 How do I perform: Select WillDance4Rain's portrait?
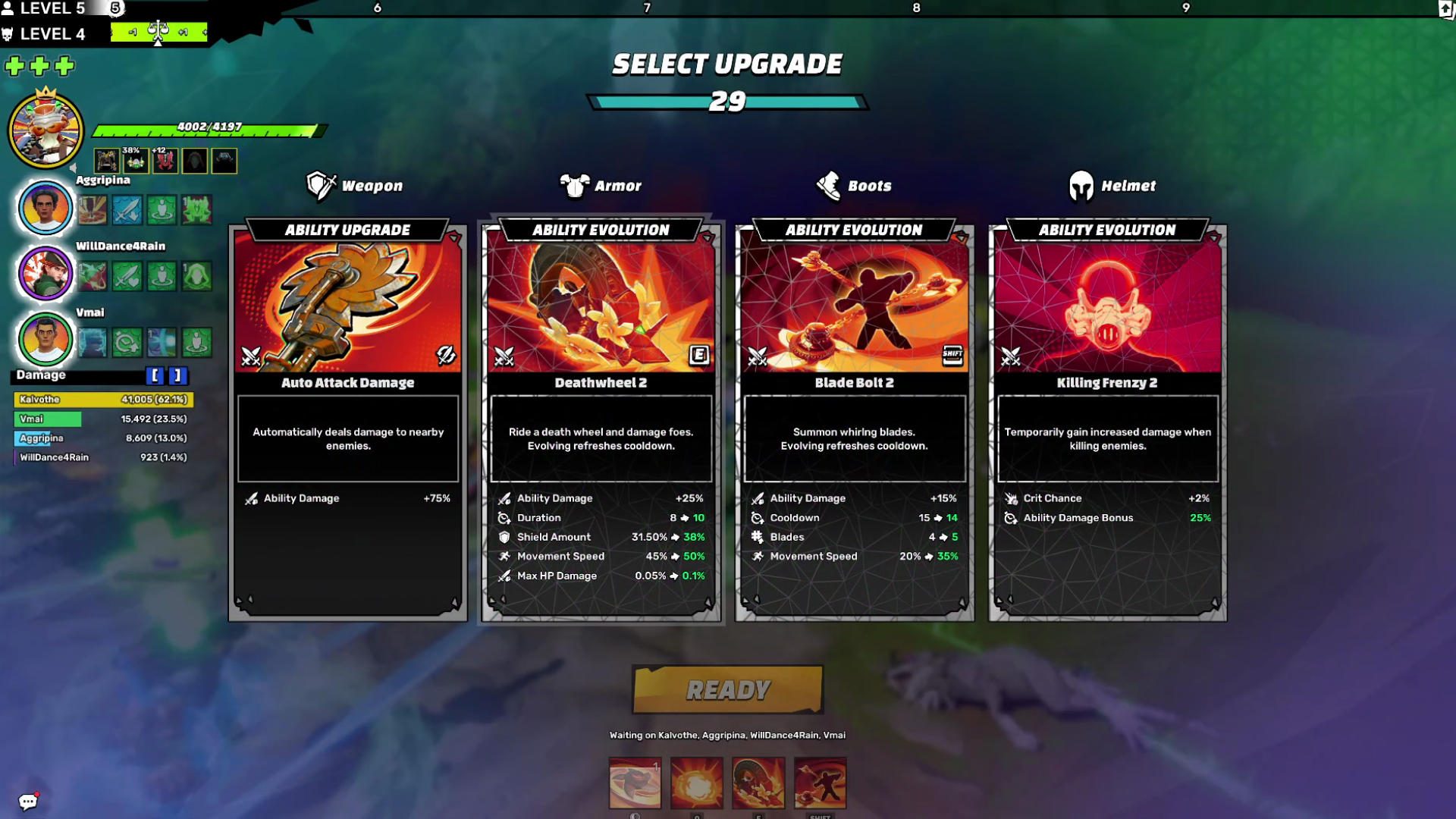click(x=45, y=273)
